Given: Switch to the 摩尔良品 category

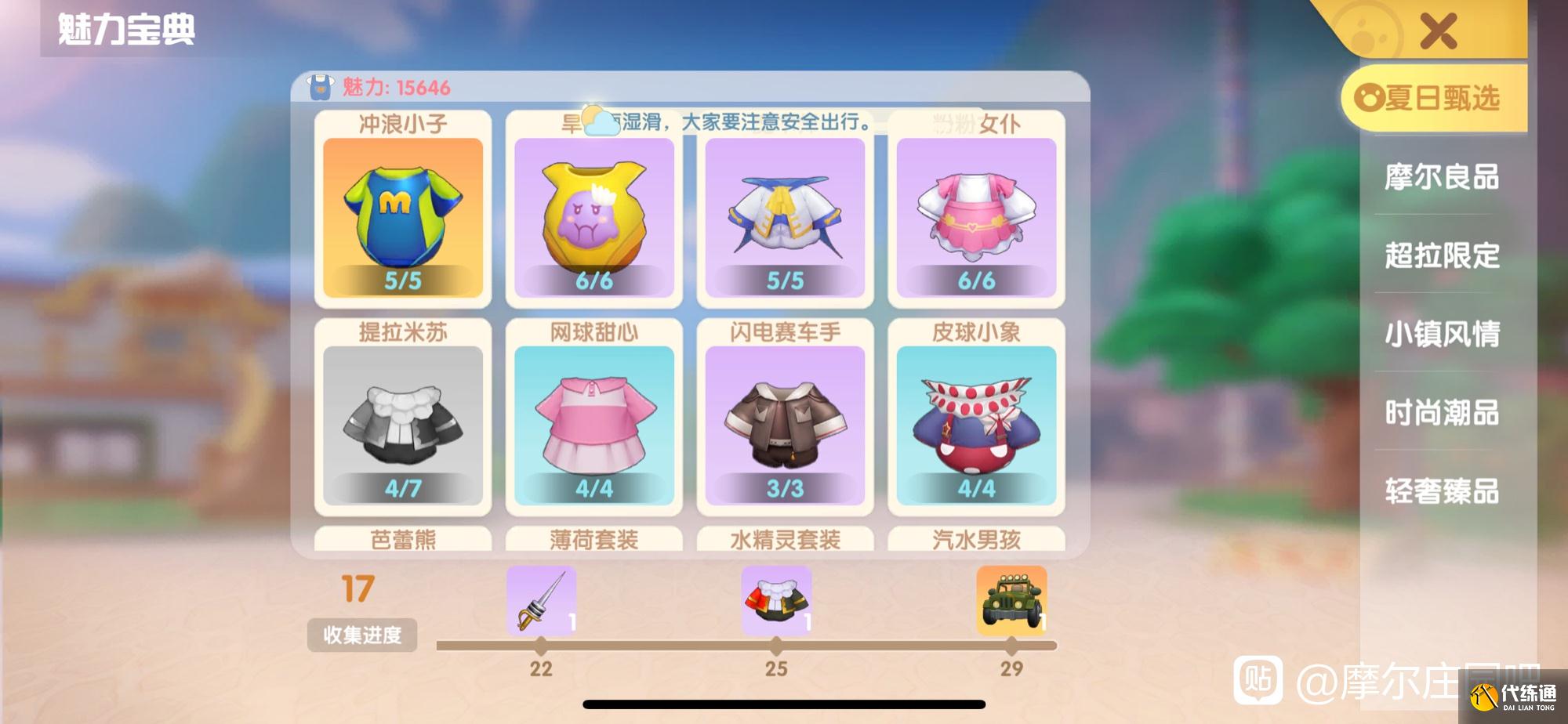Looking at the screenshot, I should point(1441,178).
